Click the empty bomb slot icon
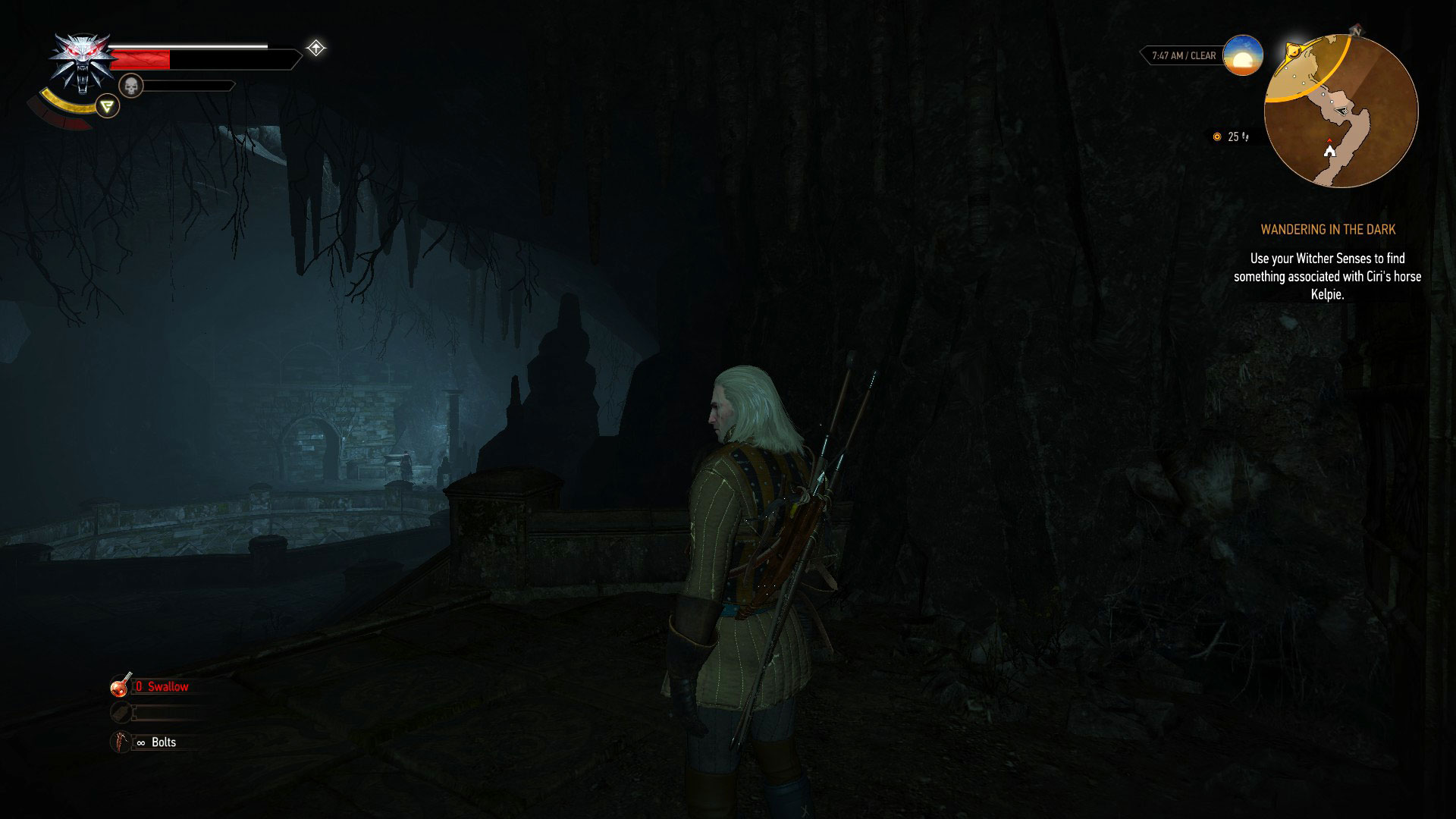This screenshot has height=819, width=1456. 120,713
